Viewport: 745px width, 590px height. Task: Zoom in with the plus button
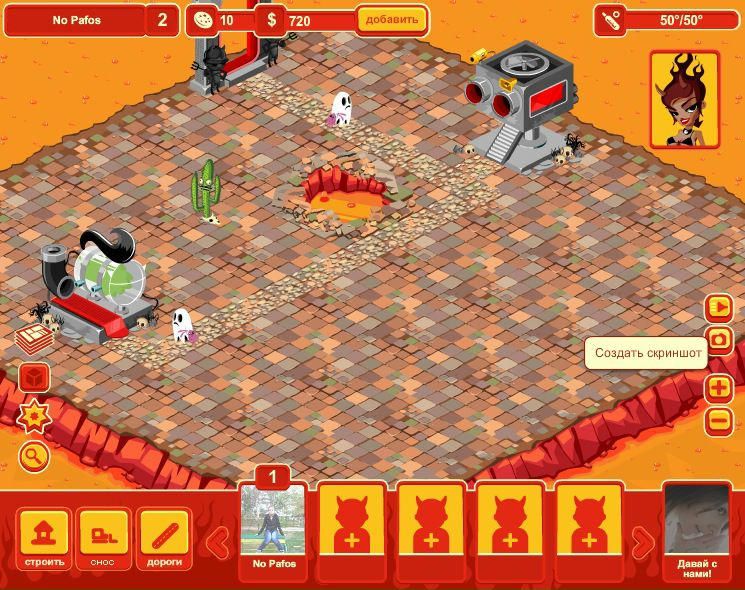pyautogui.click(x=718, y=388)
